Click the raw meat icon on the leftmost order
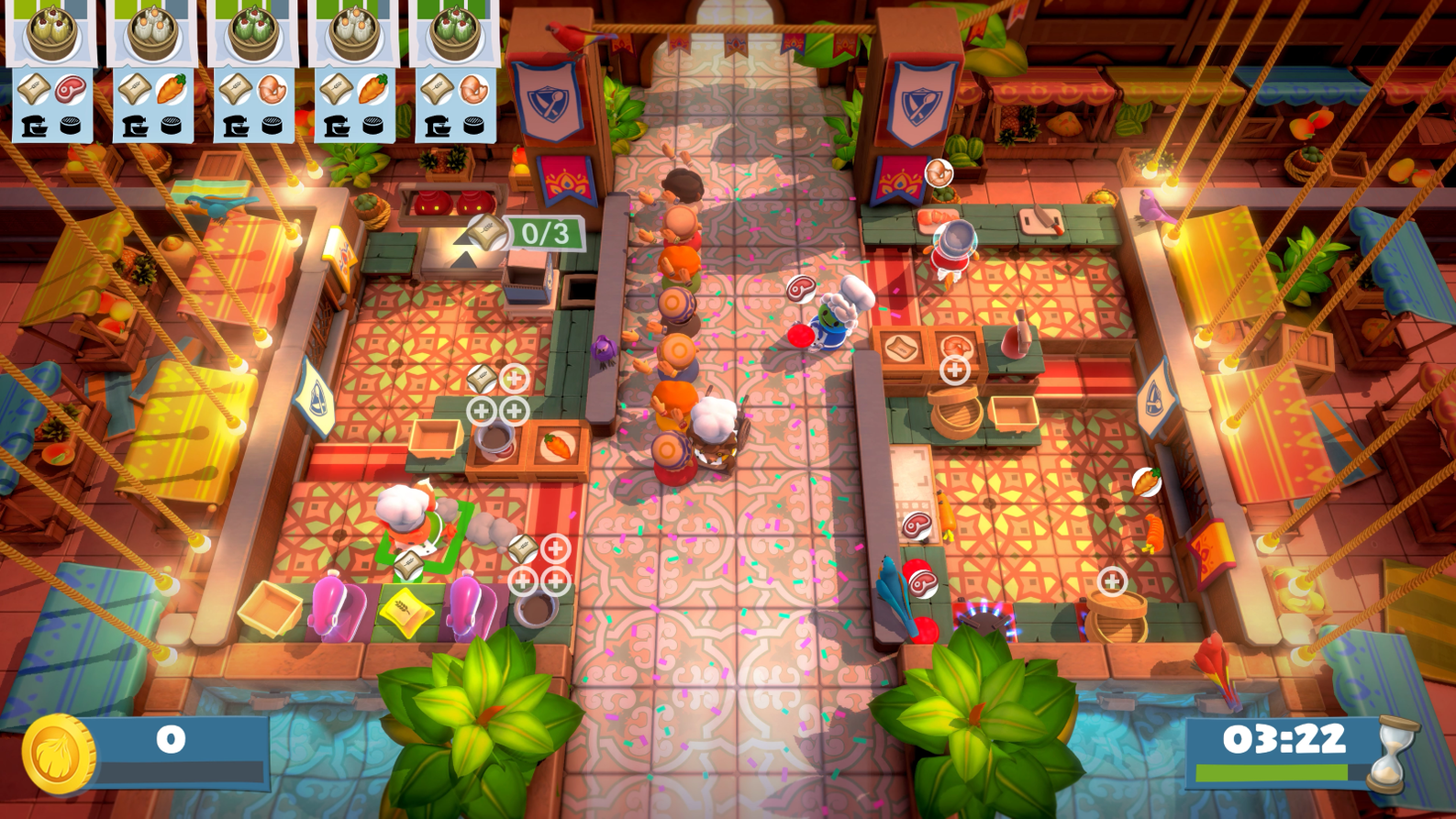The height and width of the screenshot is (819, 1456). [69, 88]
